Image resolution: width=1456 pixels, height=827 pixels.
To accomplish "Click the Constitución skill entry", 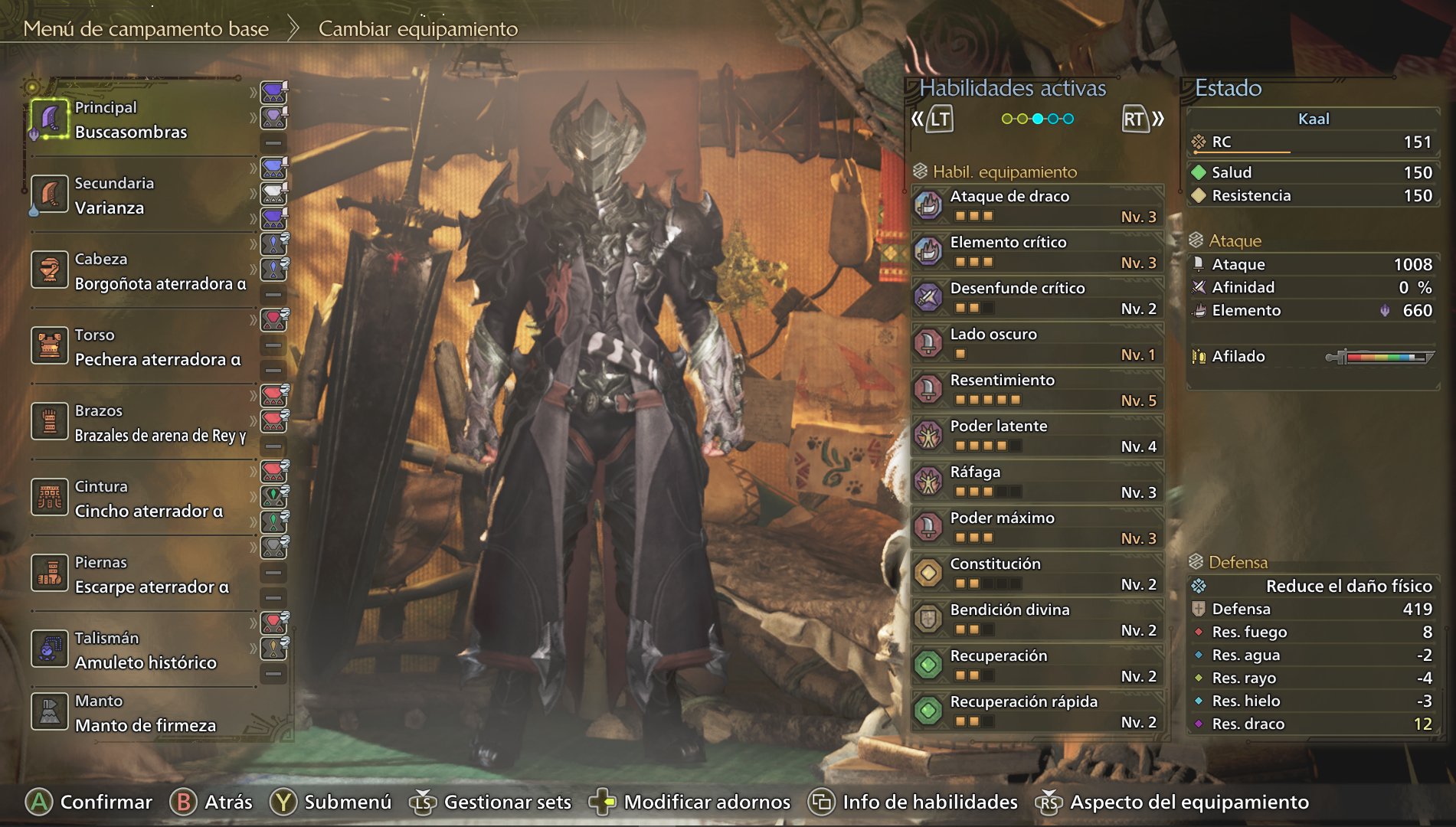I will 1038,574.
